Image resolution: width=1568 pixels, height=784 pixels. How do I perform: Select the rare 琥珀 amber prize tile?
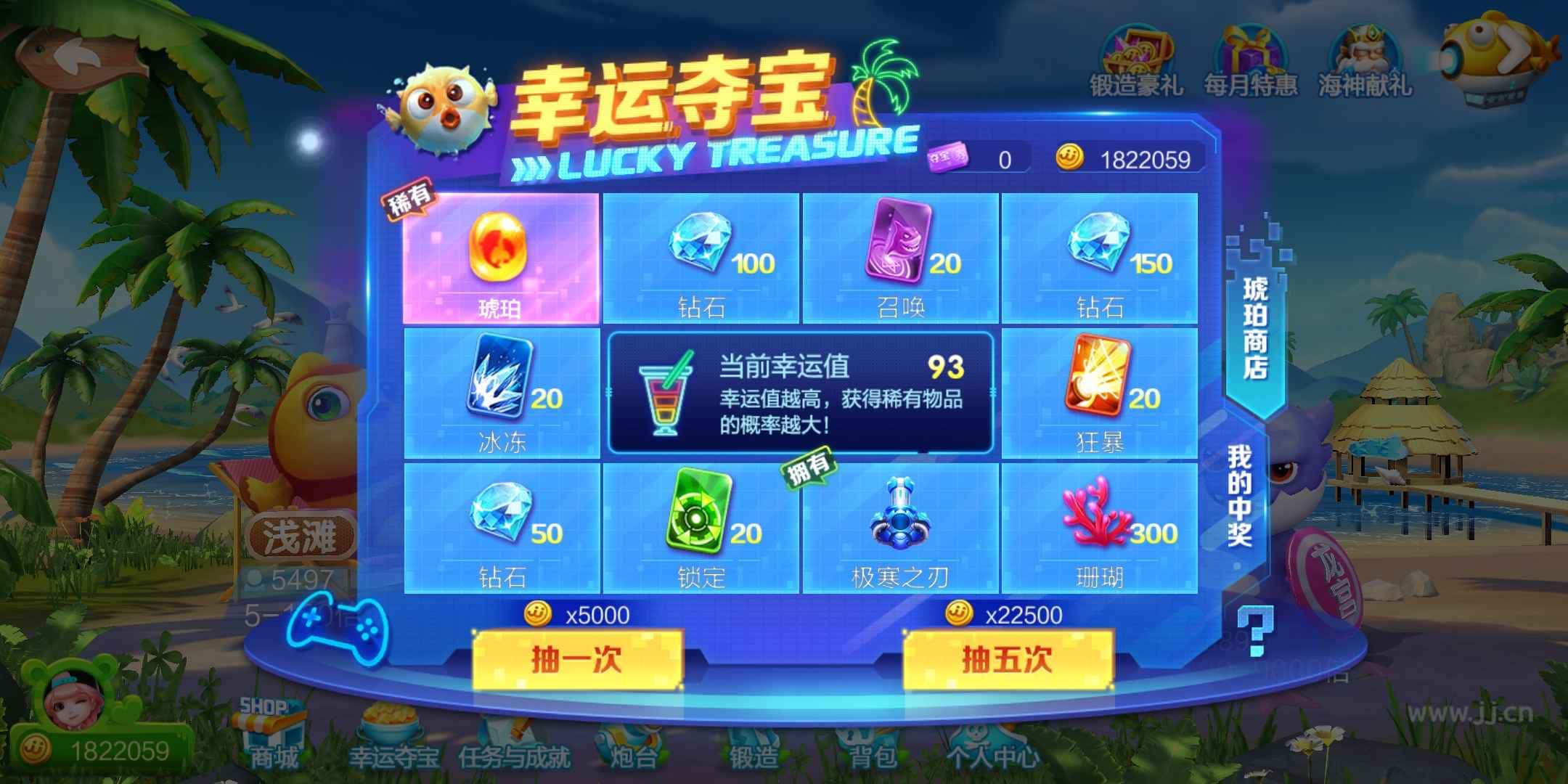point(502,258)
